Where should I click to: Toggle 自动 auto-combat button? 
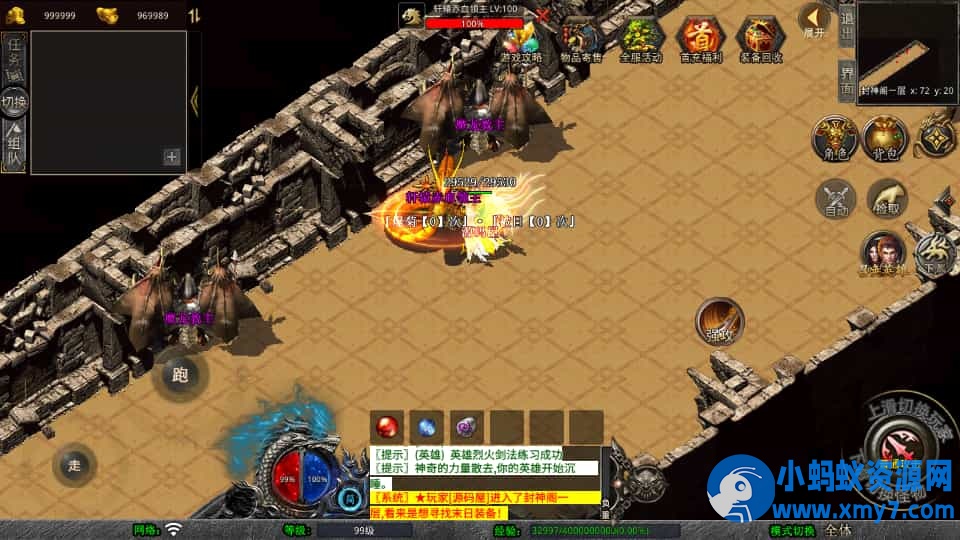click(836, 199)
